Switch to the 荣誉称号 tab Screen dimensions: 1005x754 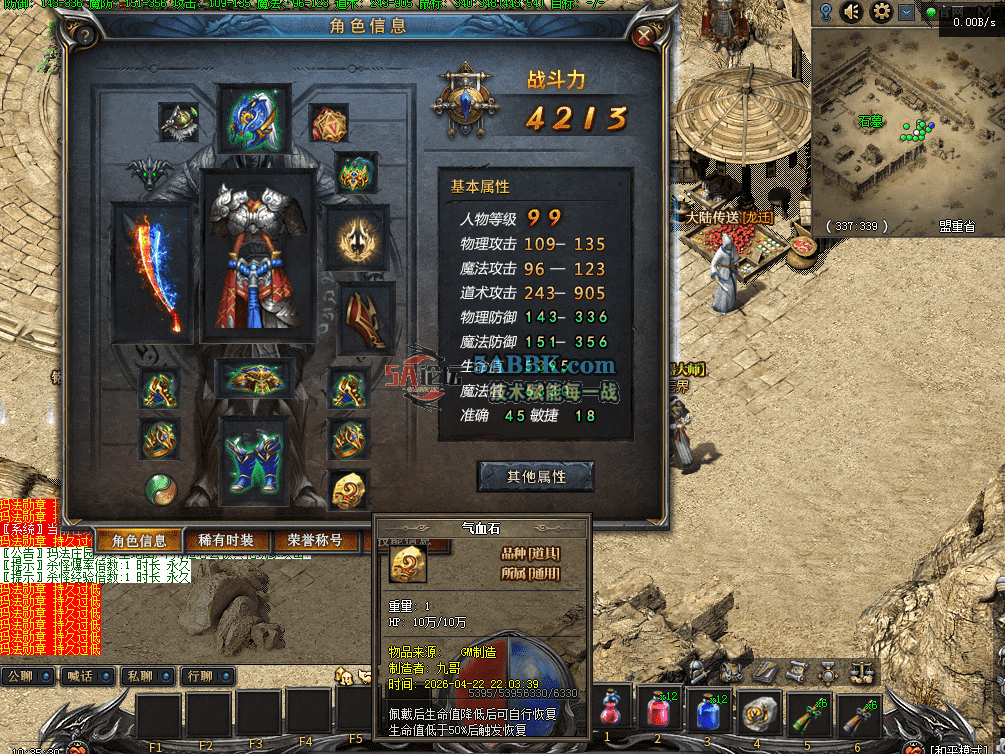coord(315,541)
